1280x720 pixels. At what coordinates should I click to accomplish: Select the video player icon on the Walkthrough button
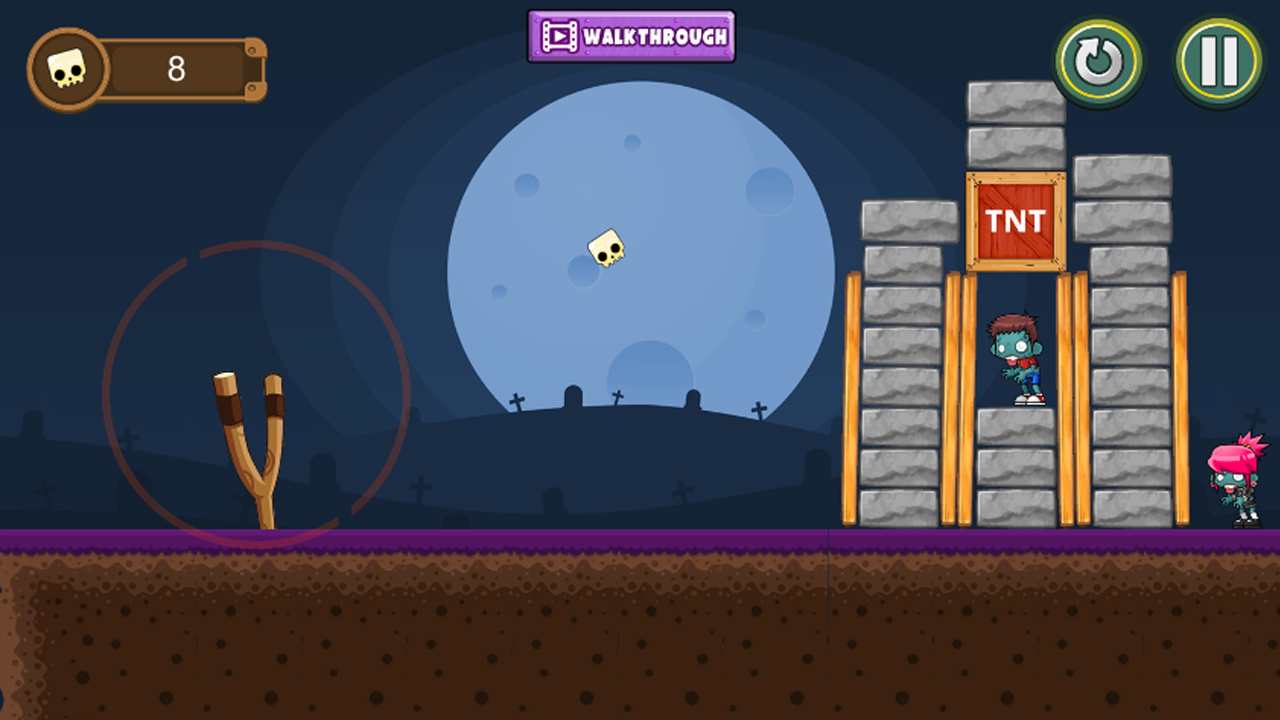pos(561,36)
